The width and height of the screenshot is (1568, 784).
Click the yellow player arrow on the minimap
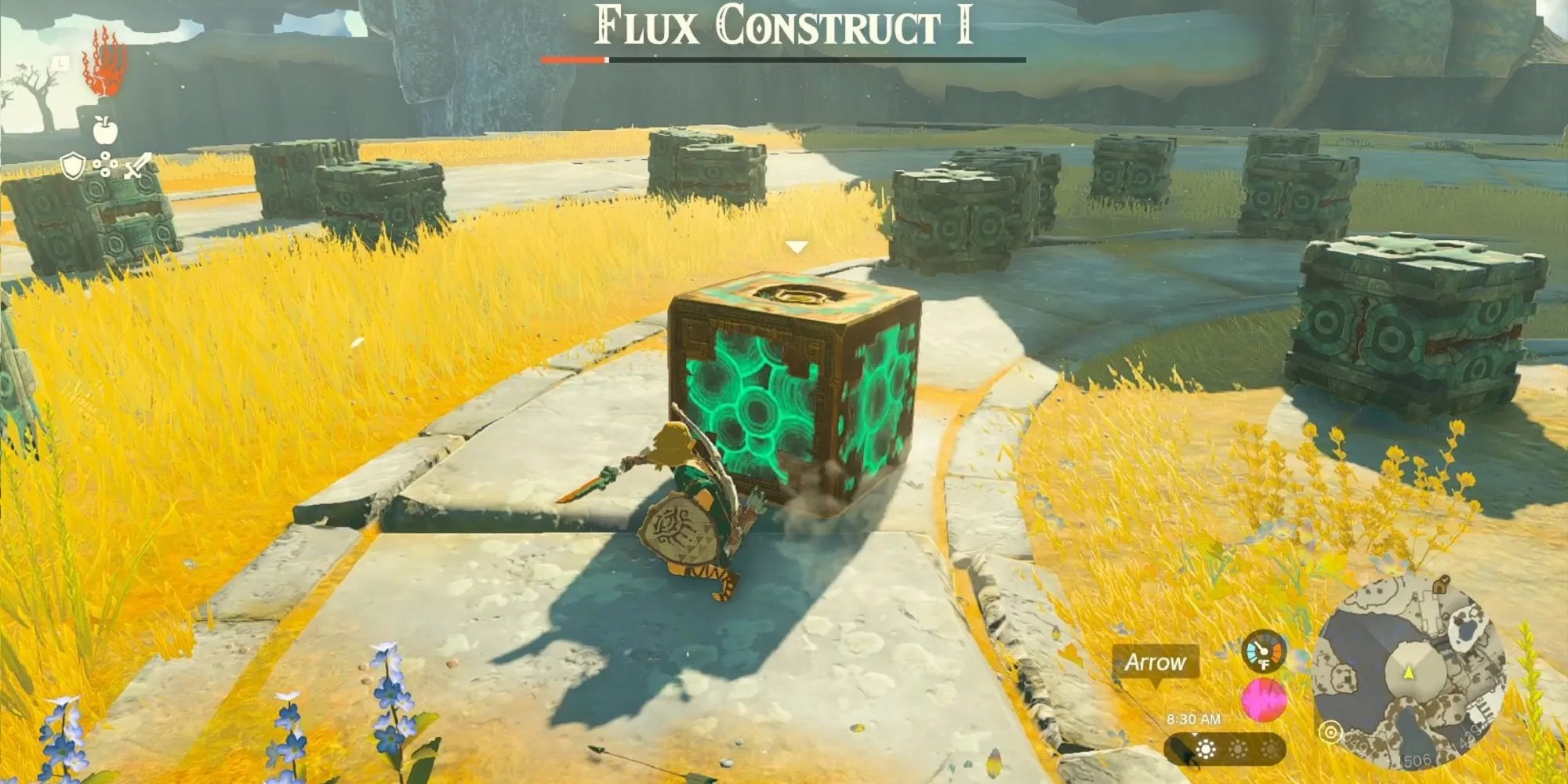click(1408, 672)
